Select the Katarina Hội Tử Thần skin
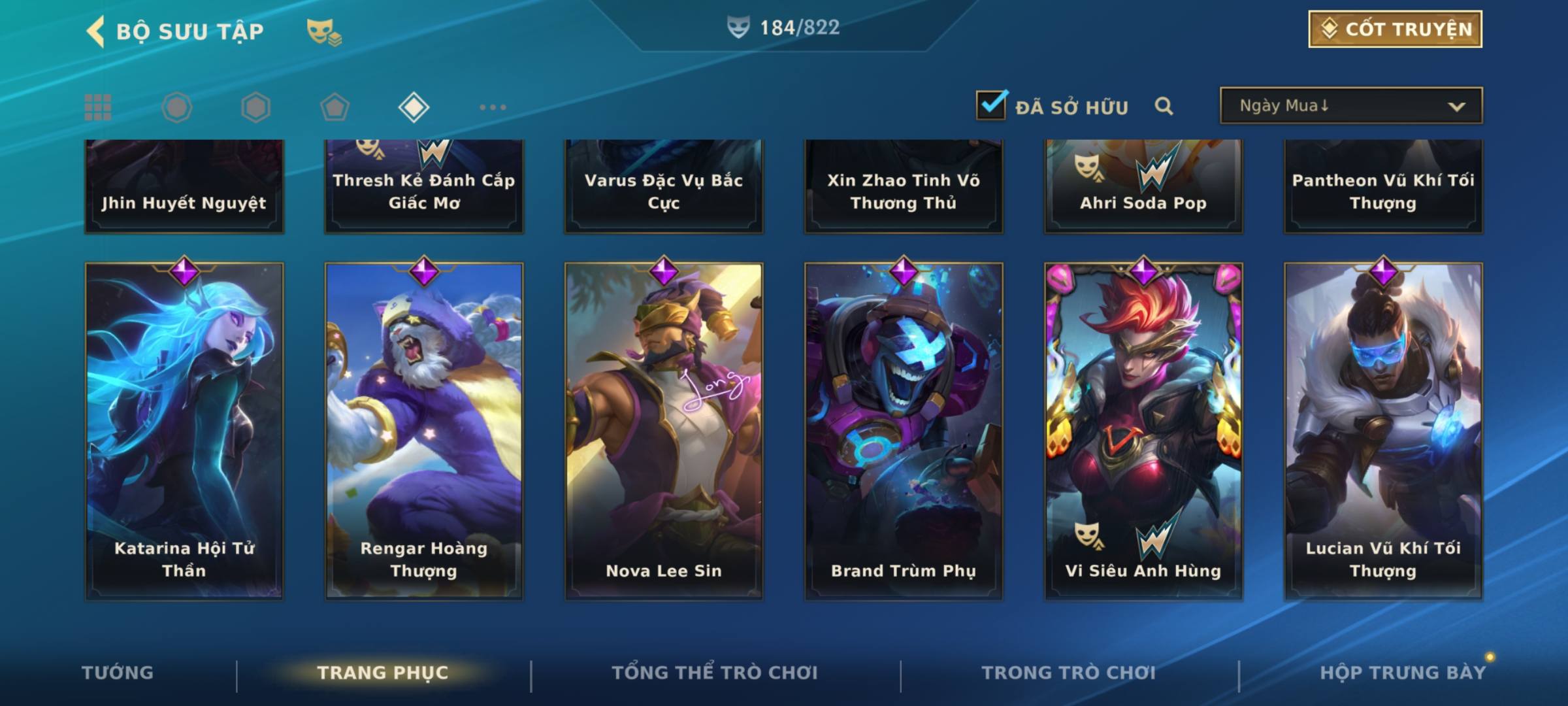Image resolution: width=1568 pixels, height=706 pixels. click(x=184, y=431)
